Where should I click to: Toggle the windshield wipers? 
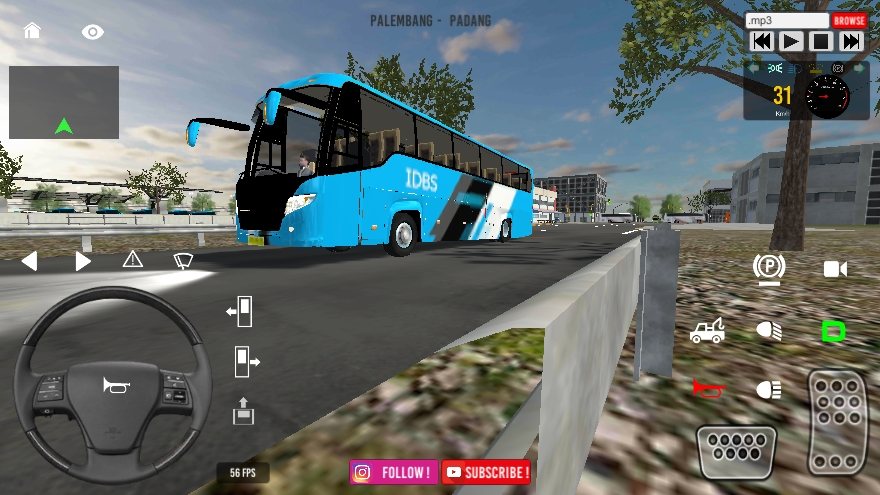(183, 260)
